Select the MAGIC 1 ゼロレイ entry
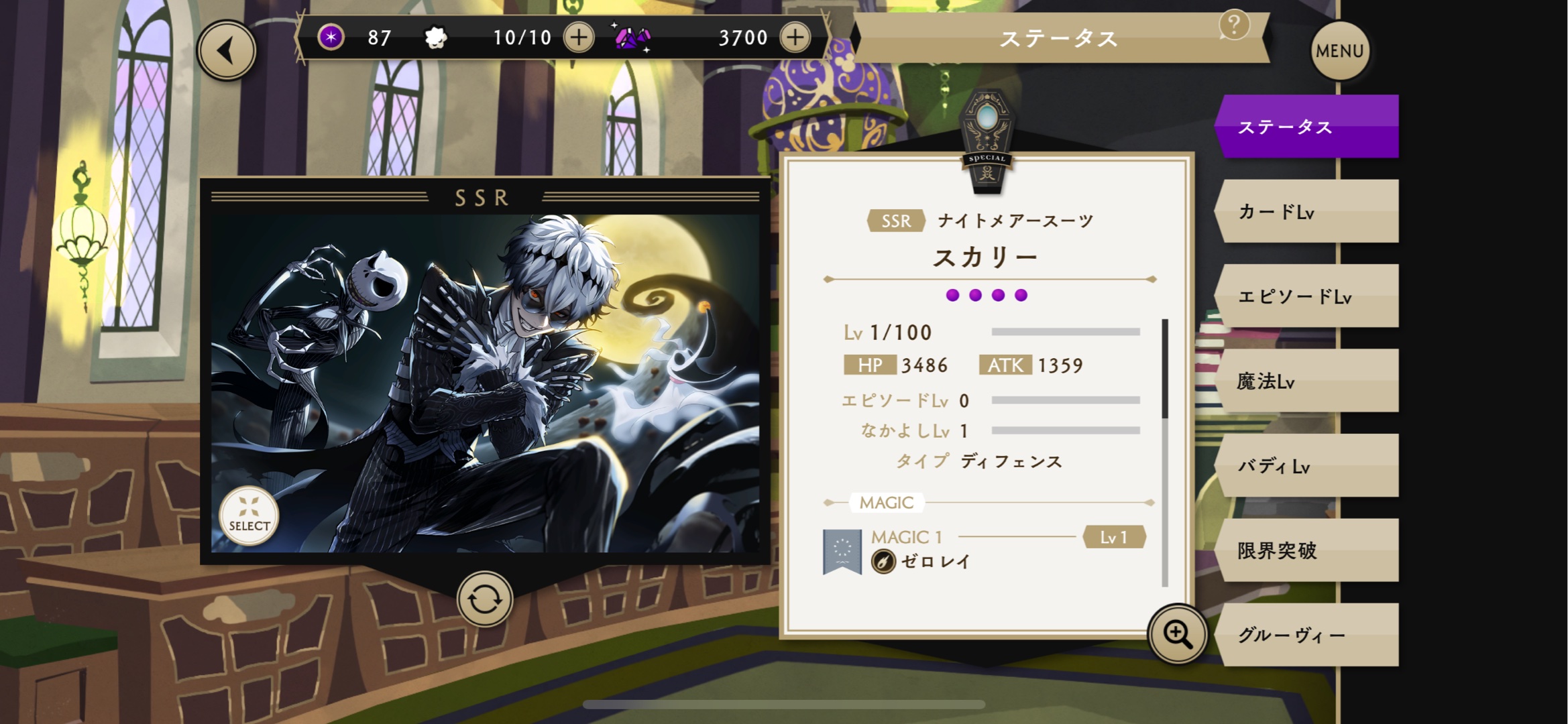1568x724 pixels. 983,550
